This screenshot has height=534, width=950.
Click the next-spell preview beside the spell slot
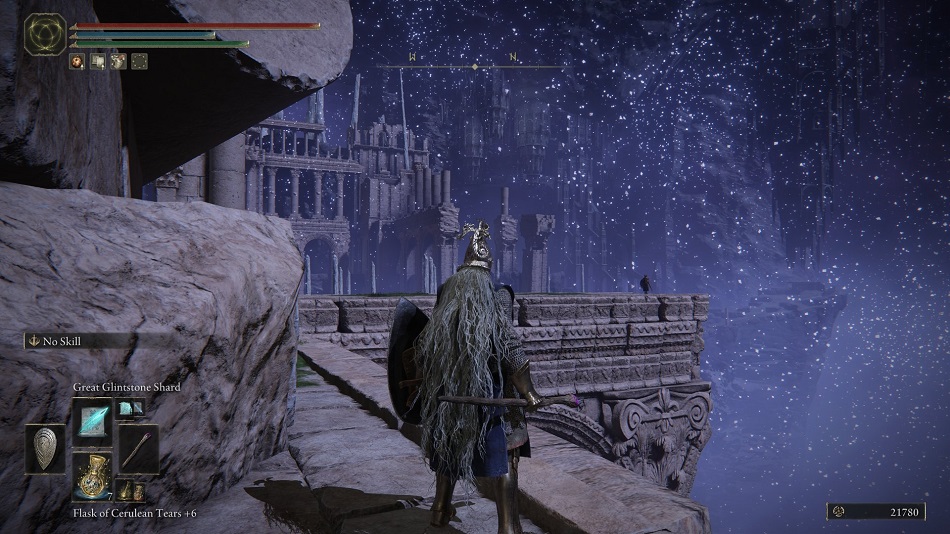pos(130,407)
